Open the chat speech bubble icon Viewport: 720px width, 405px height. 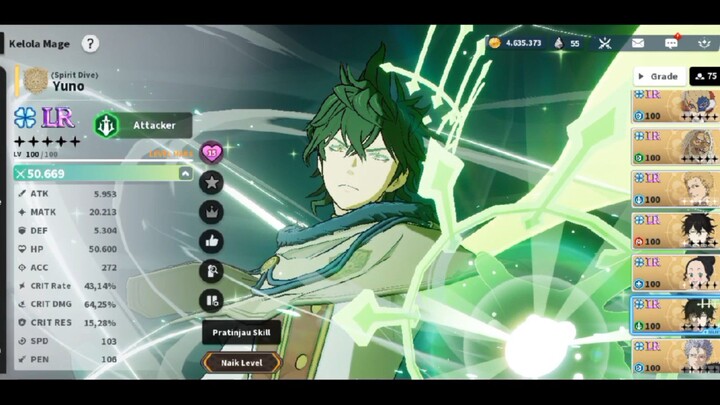pos(671,43)
